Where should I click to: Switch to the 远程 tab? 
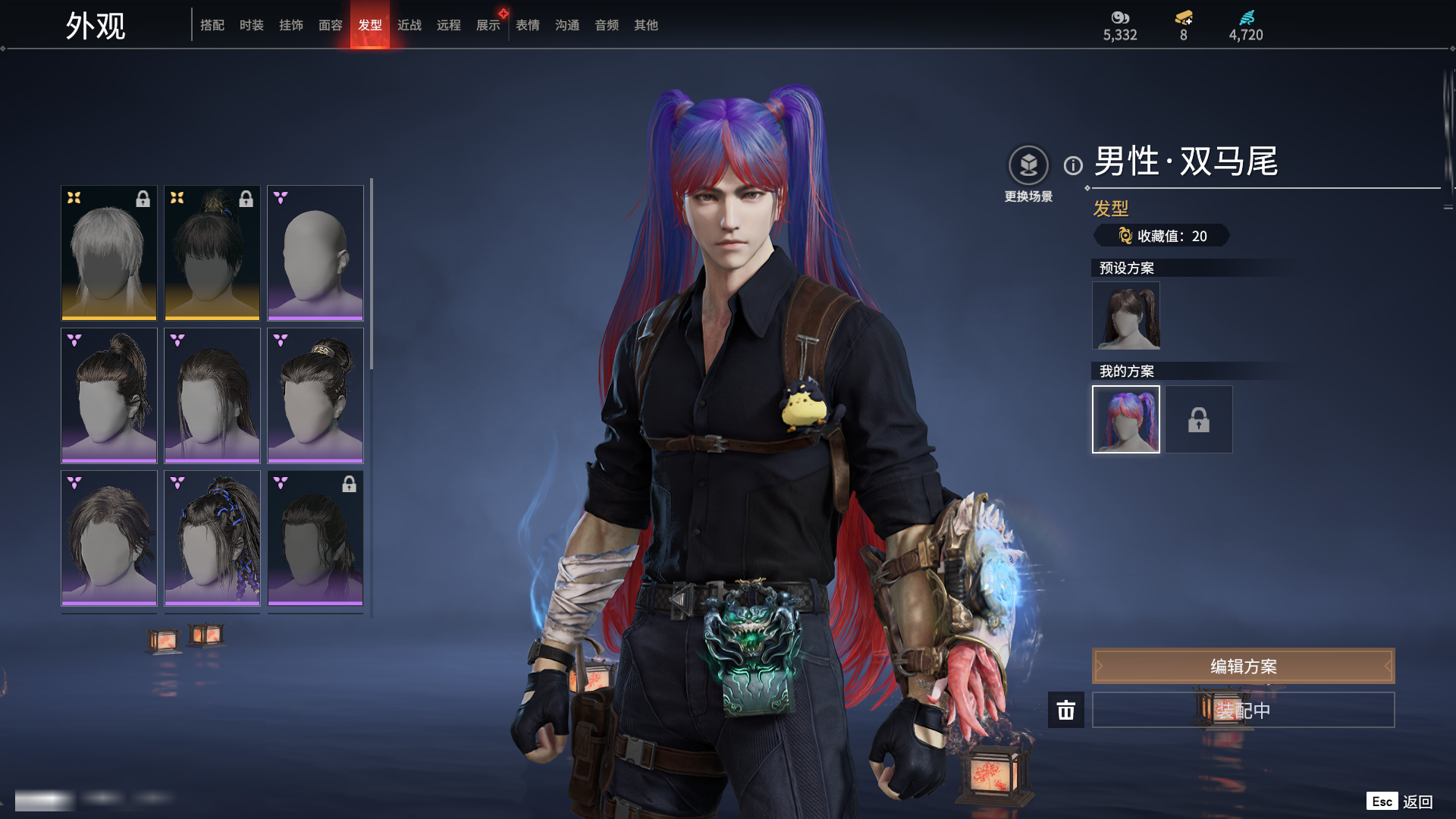(449, 25)
